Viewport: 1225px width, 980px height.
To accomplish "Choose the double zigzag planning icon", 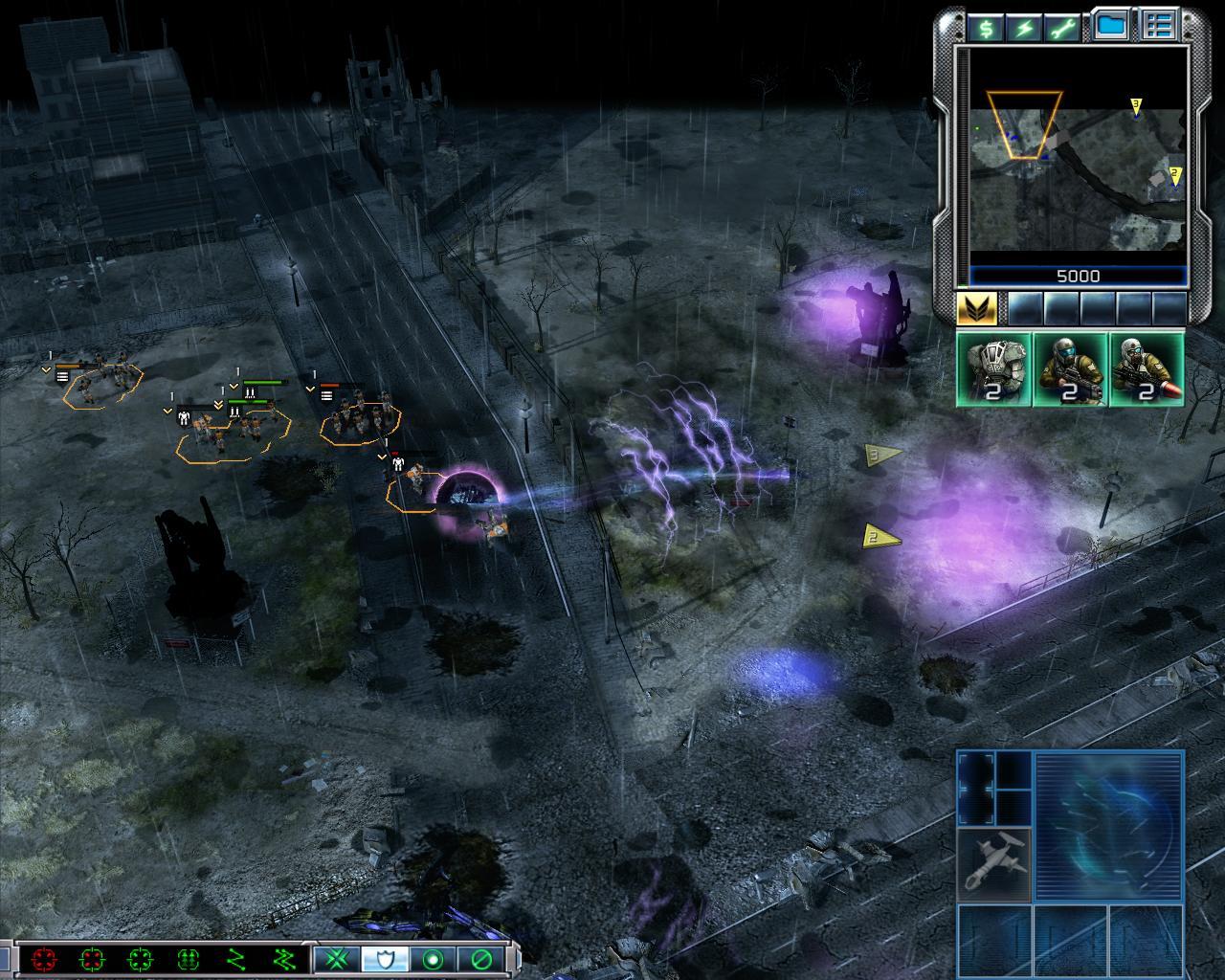I will pos(283,958).
